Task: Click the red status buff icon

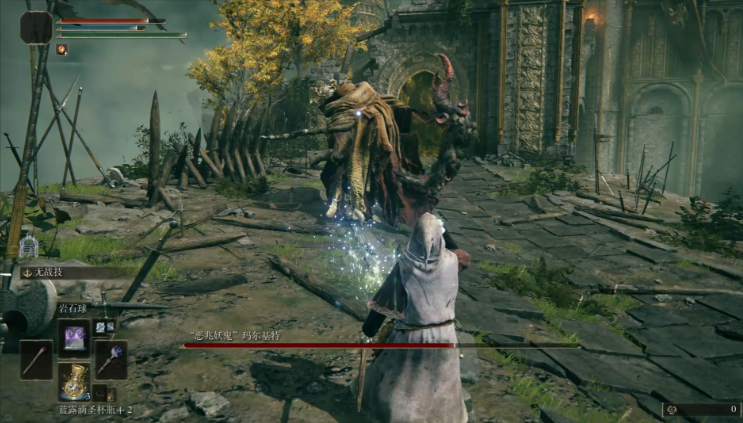Action: click(61, 49)
